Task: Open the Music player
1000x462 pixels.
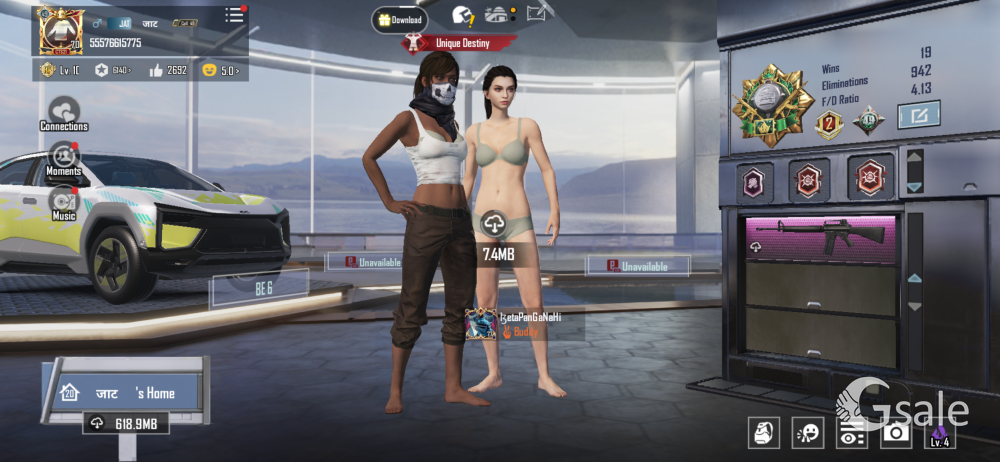Action: click(64, 202)
